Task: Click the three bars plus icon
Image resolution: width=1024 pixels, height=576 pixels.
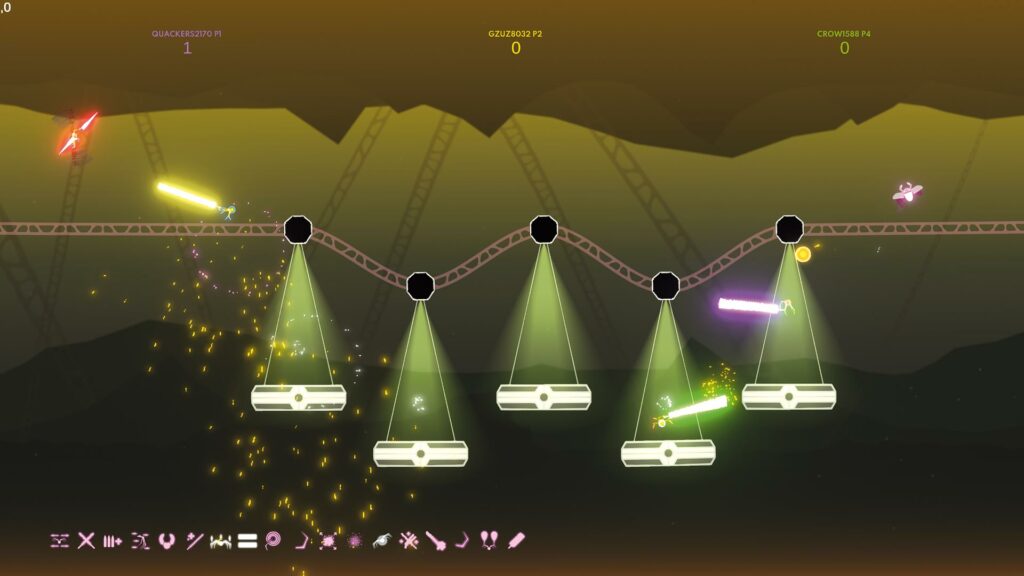Action: pos(113,541)
